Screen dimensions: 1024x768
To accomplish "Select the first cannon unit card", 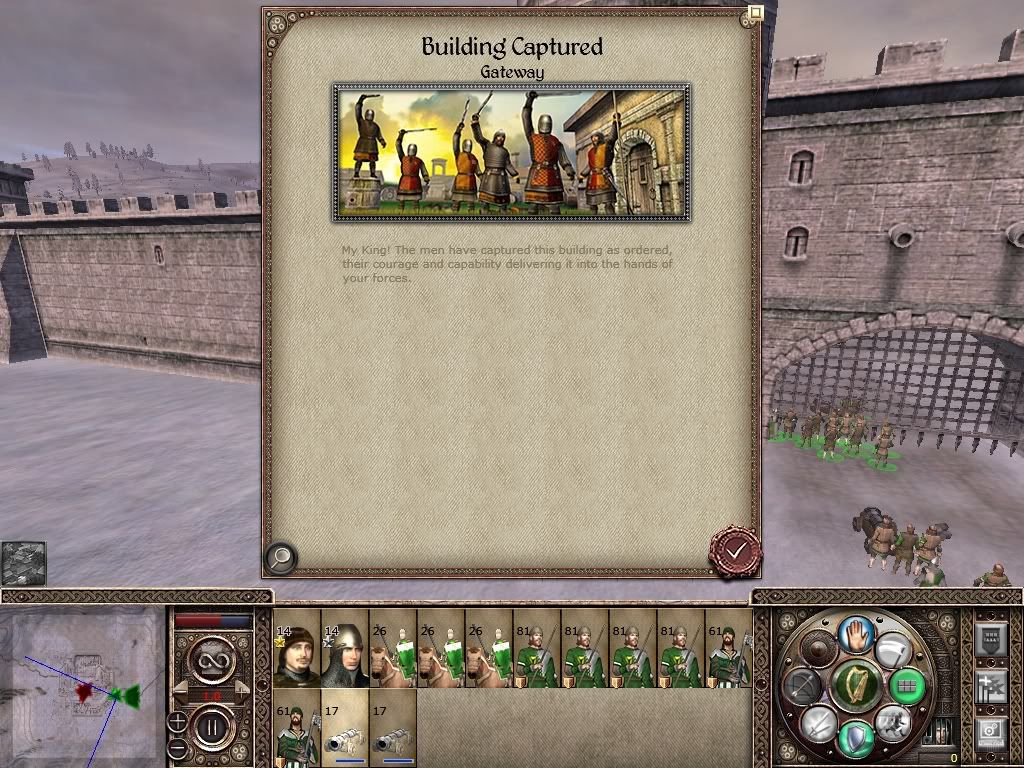I will pyautogui.click(x=344, y=729).
